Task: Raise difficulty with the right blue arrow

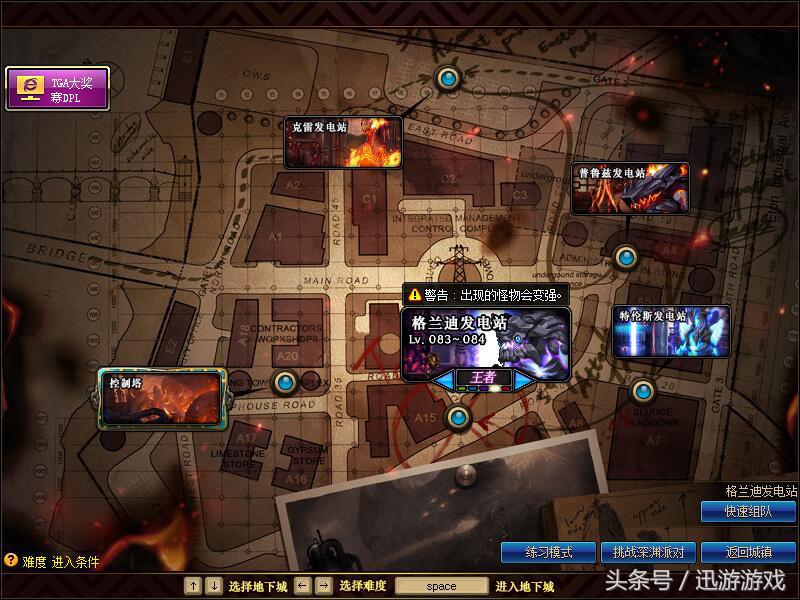Action: pyautogui.click(x=525, y=379)
